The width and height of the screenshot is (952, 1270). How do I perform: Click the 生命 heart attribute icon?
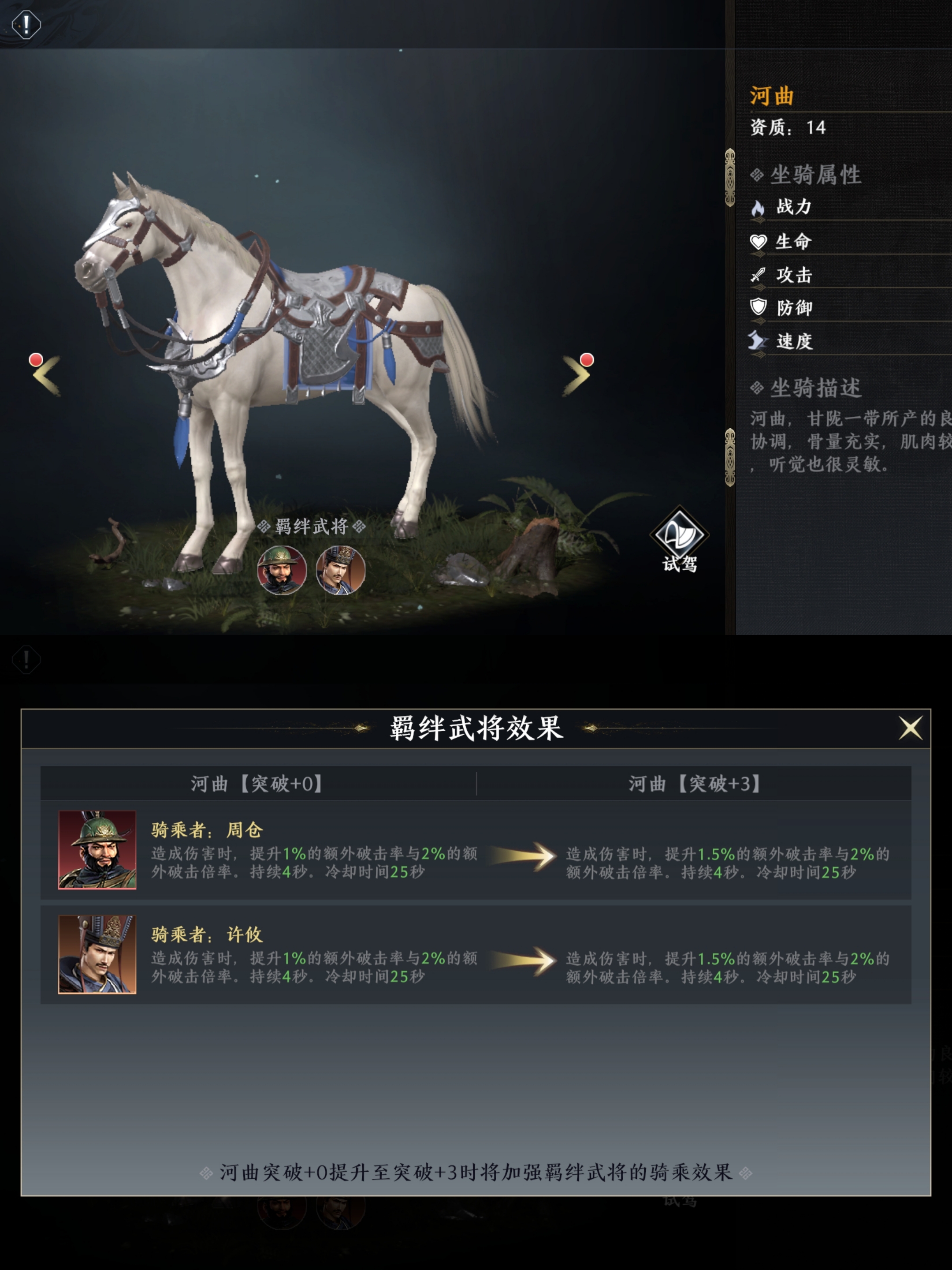[x=759, y=243]
